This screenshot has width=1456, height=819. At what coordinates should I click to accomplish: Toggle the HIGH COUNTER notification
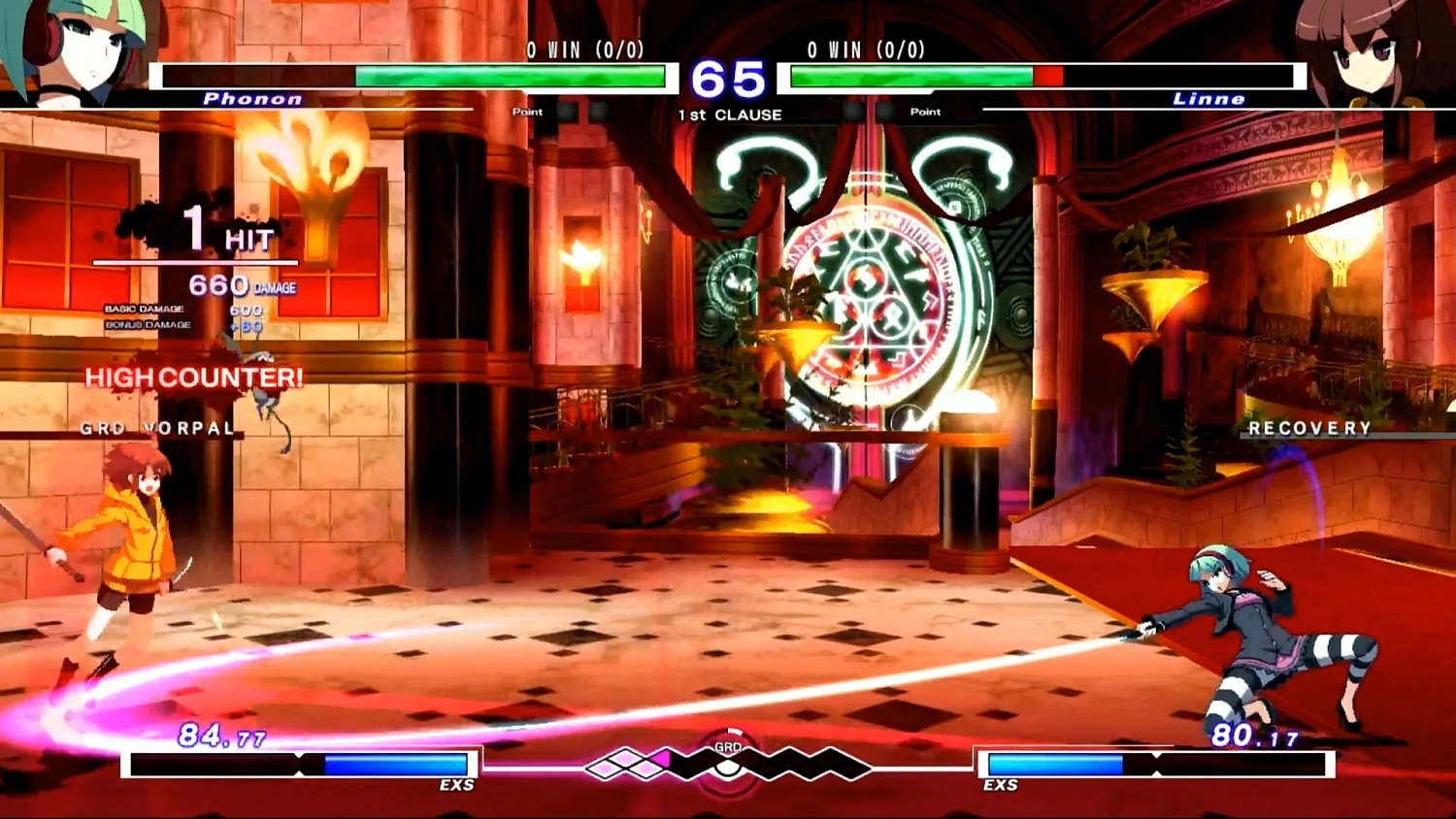coord(192,377)
